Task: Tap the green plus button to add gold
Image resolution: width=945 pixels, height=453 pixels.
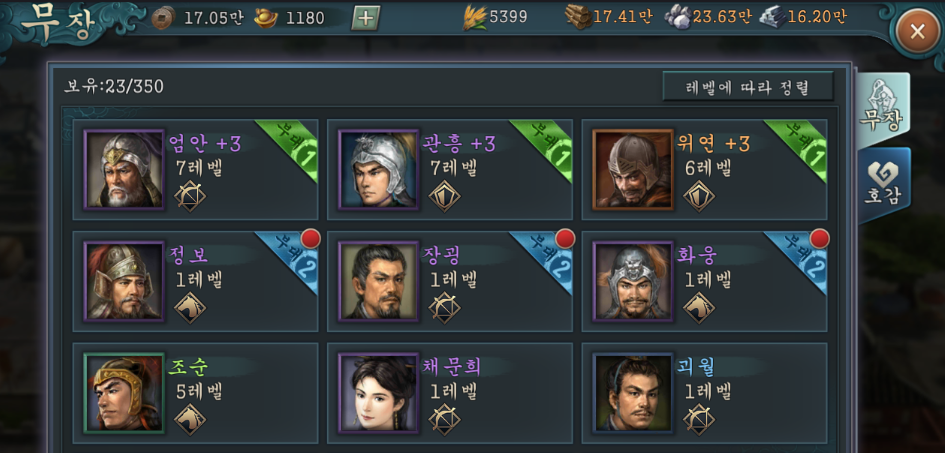Action: tap(365, 17)
